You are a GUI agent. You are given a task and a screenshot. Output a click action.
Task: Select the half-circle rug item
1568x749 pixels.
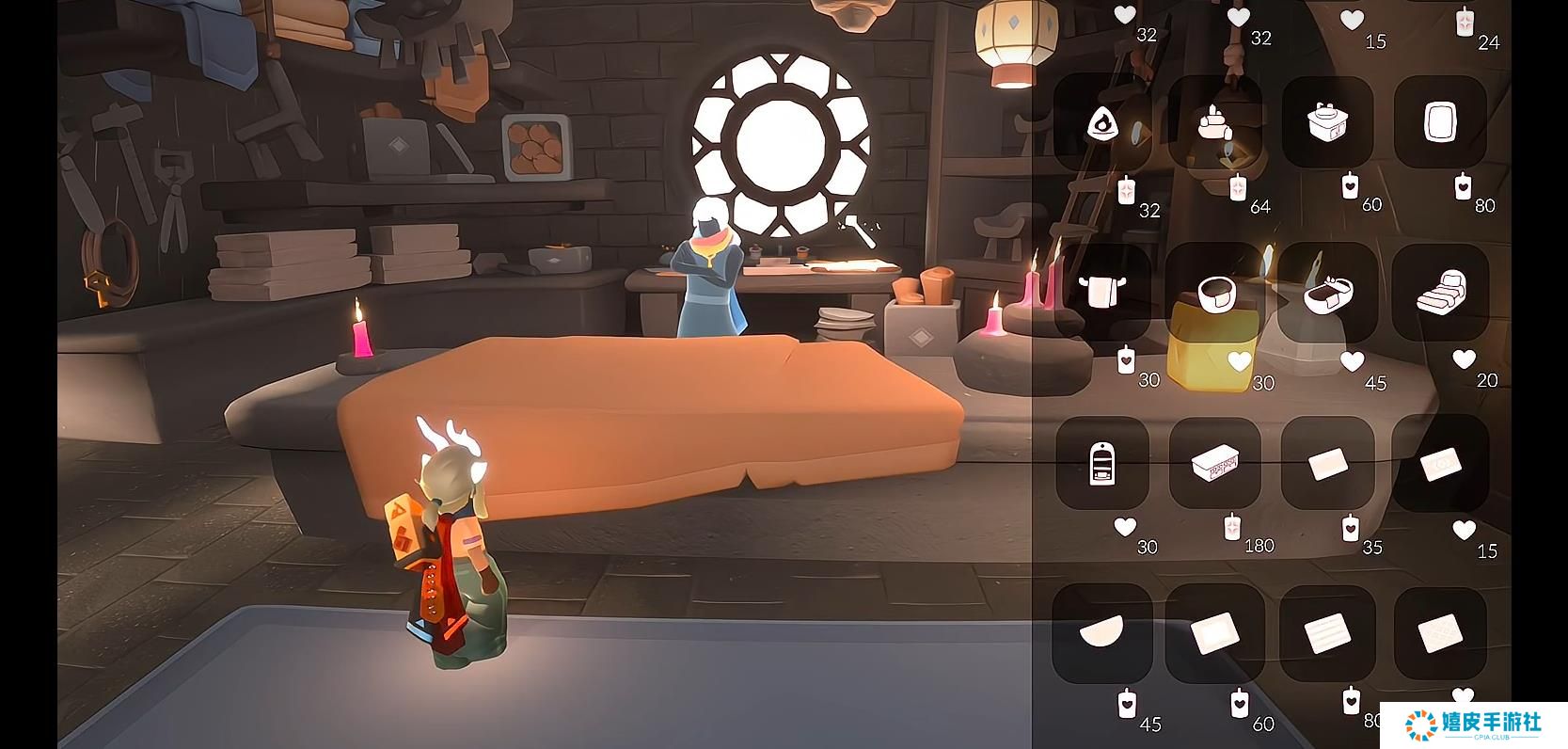pos(1100,632)
